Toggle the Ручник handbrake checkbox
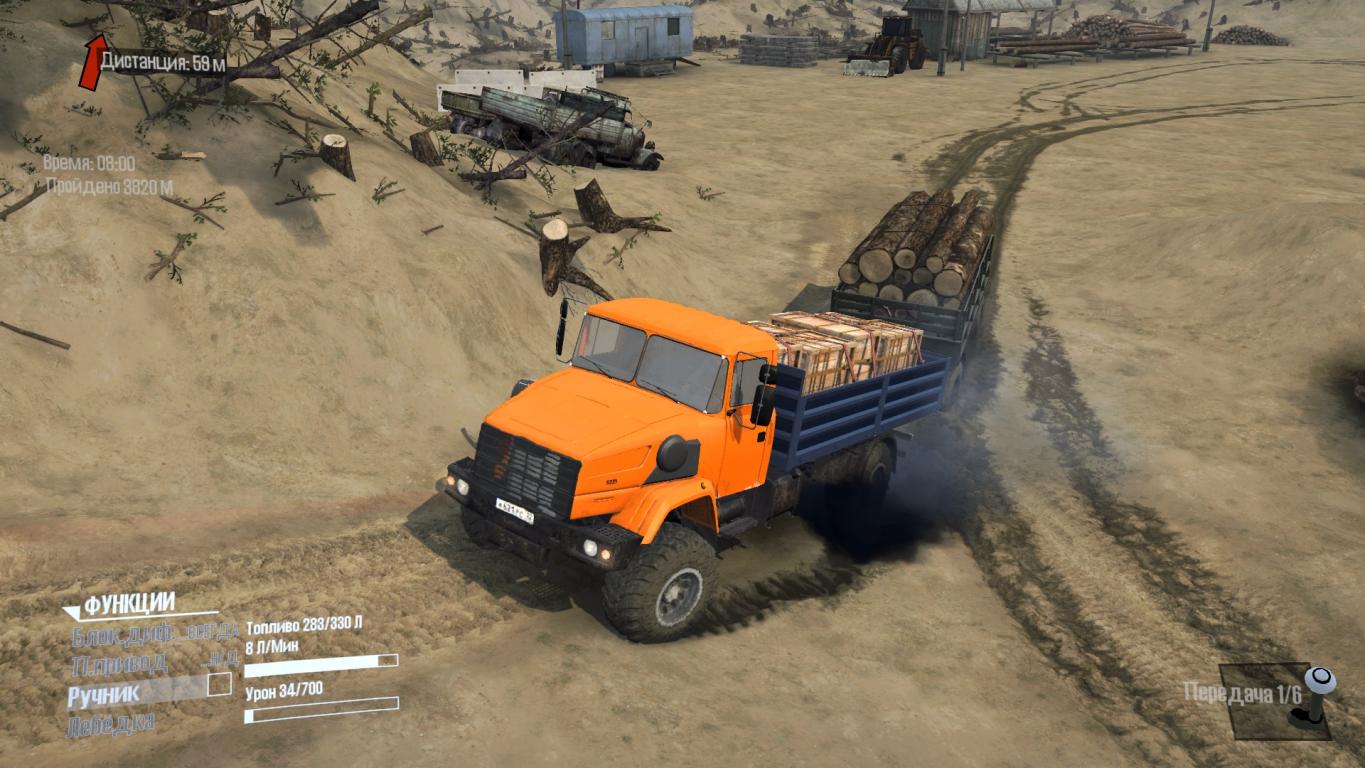Image resolution: width=1365 pixels, height=768 pixels. coord(218,685)
